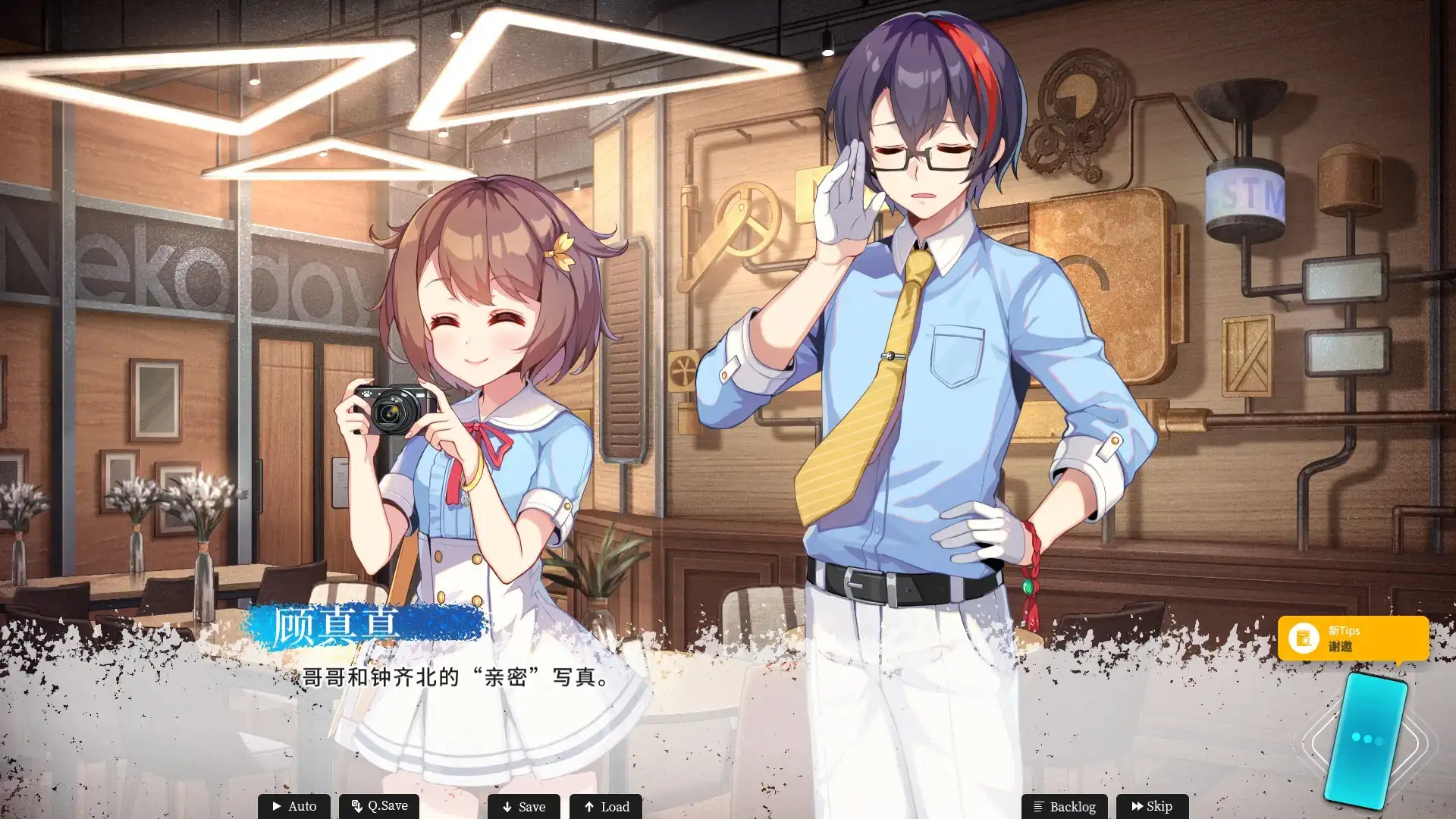Enable Skip mode to fast-forward text
Viewport: 1456px width, 819px height.
1154,806
